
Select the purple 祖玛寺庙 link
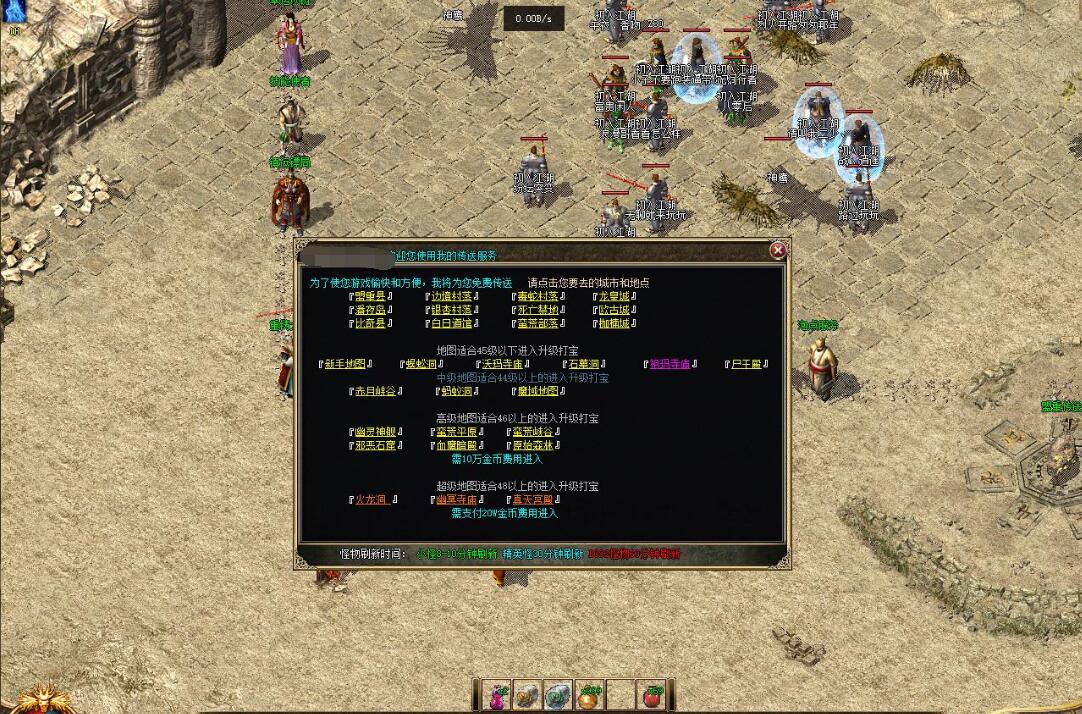[x=670, y=364]
